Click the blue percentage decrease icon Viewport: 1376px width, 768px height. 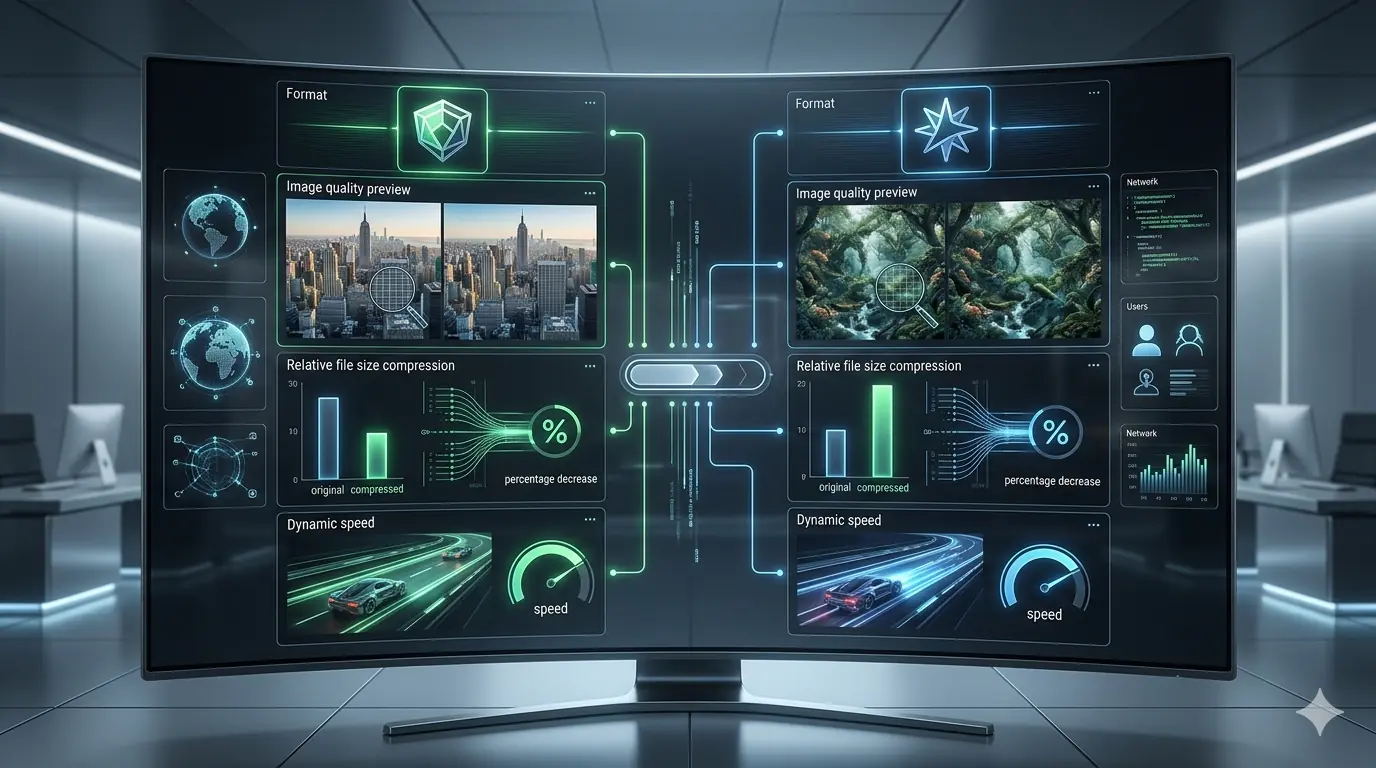point(1055,433)
